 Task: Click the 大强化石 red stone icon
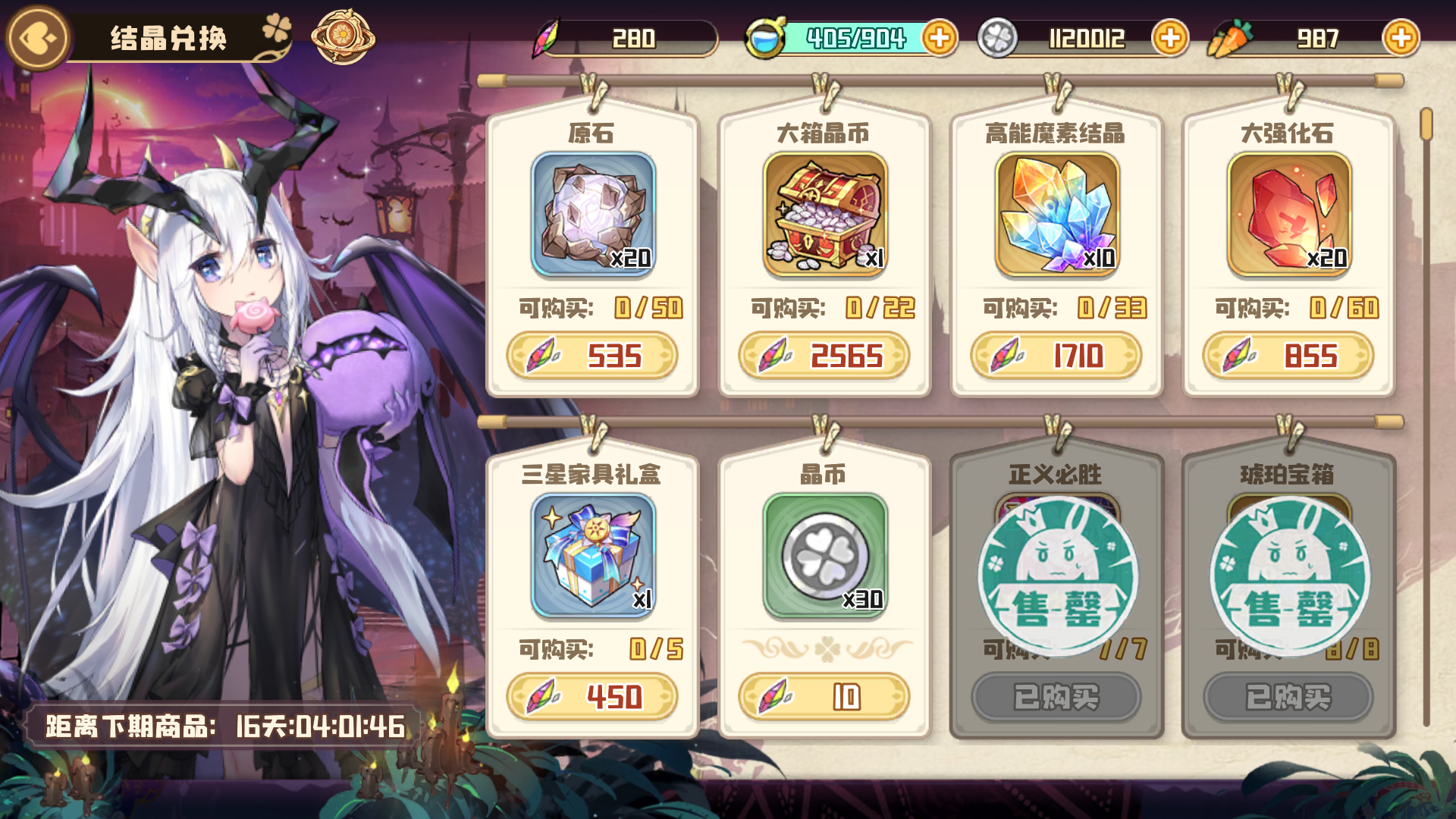point(1287,216)
